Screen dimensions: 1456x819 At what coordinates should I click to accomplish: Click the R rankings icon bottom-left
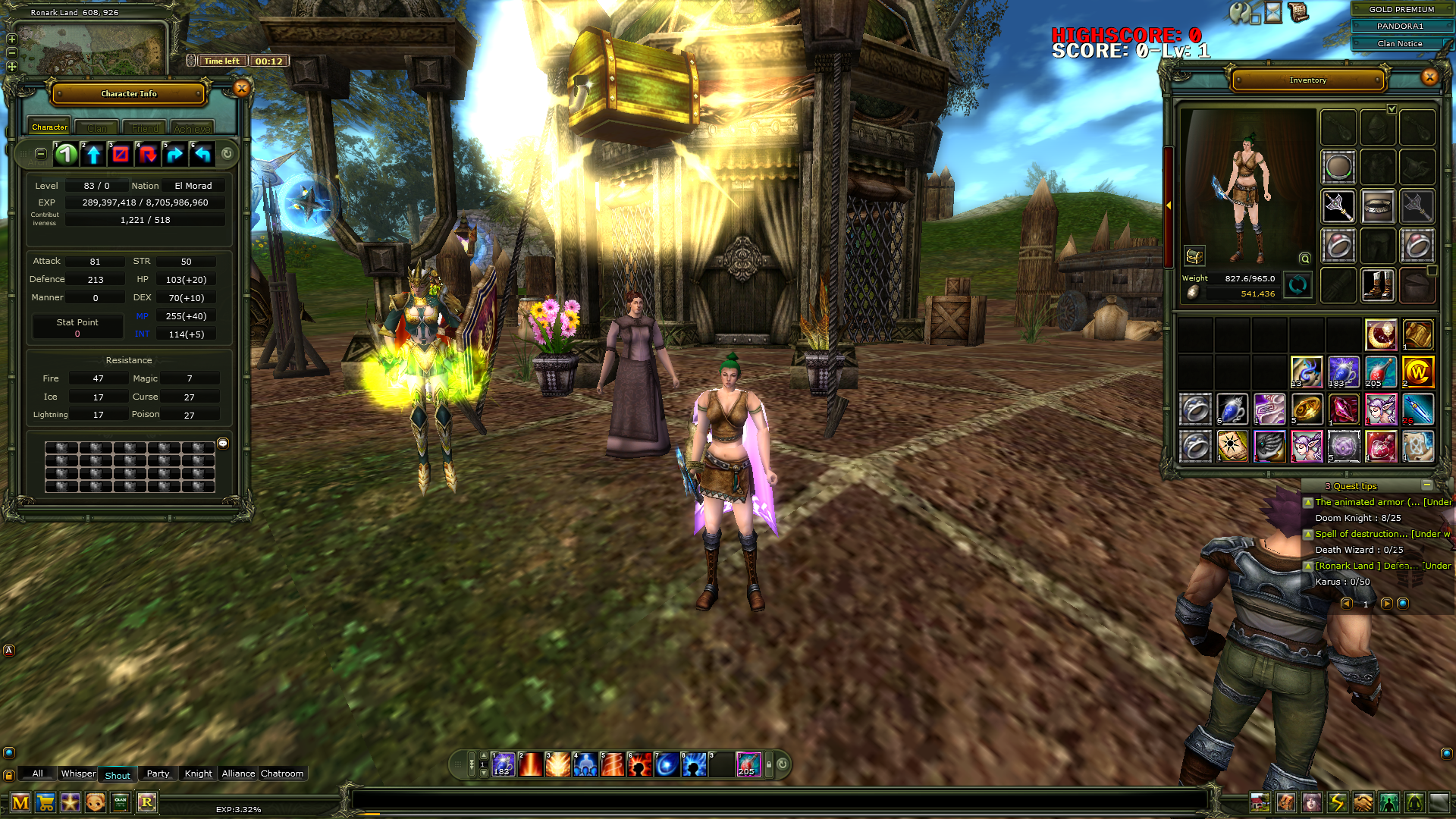(x=147, y=802)
